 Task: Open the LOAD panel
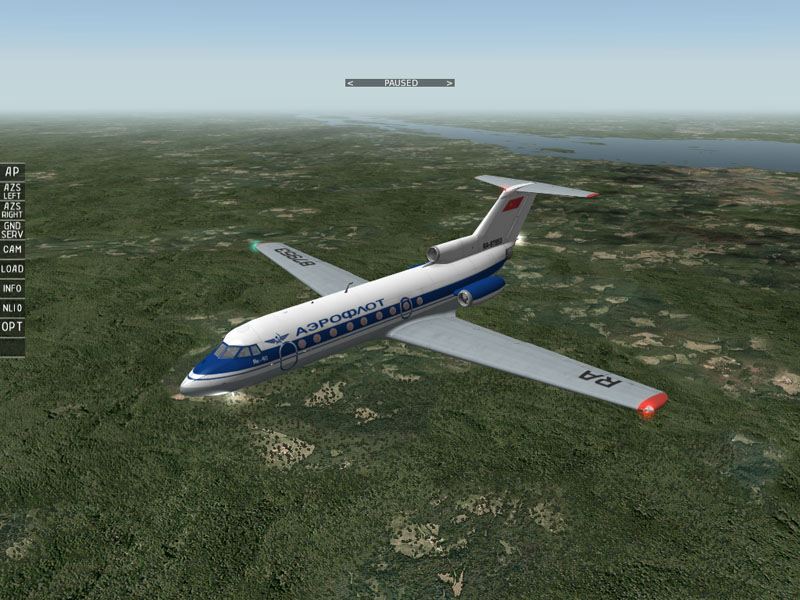[12, 269]
